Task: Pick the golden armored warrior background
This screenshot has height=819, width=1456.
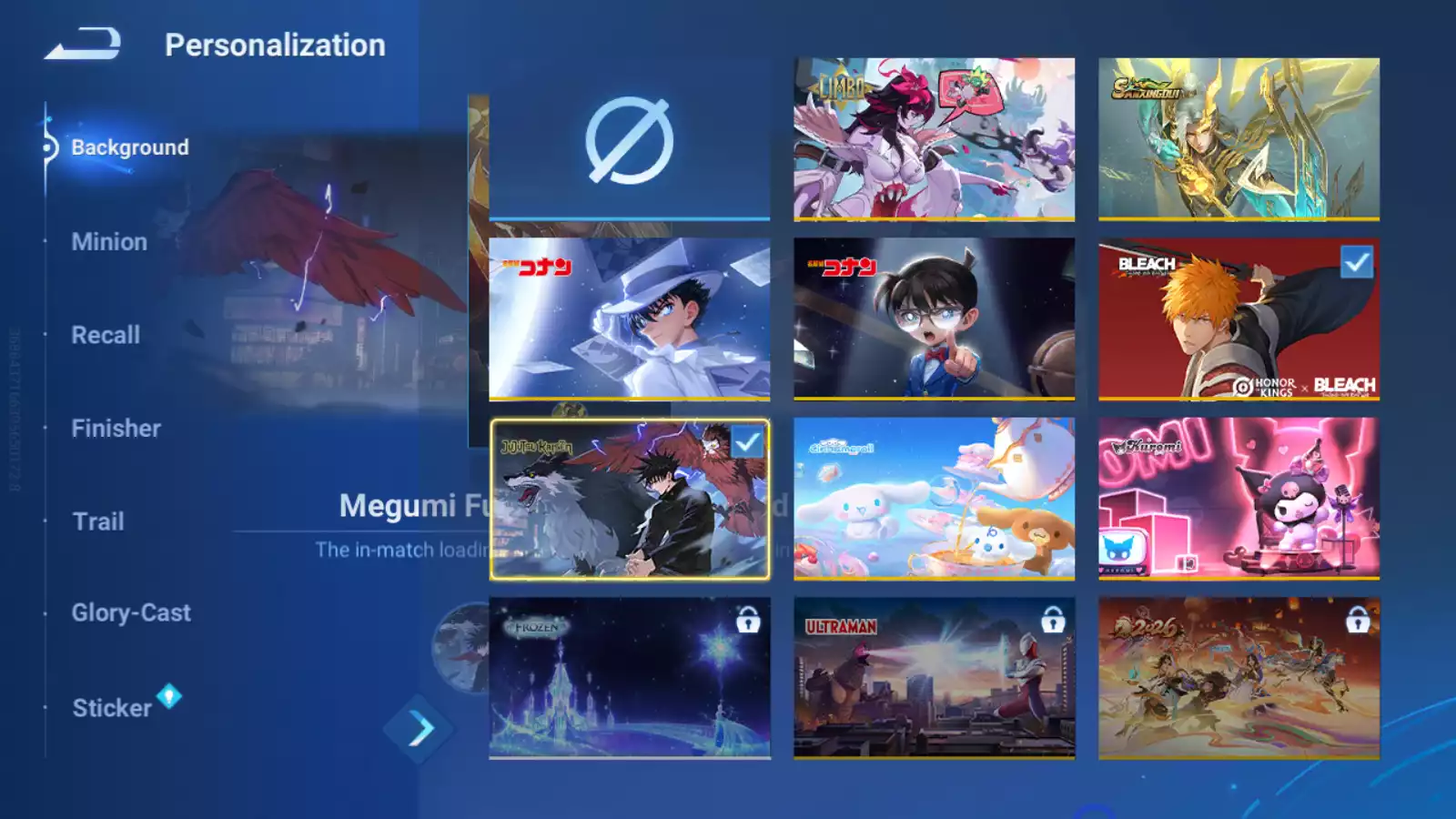Action: click(1239, 138)
